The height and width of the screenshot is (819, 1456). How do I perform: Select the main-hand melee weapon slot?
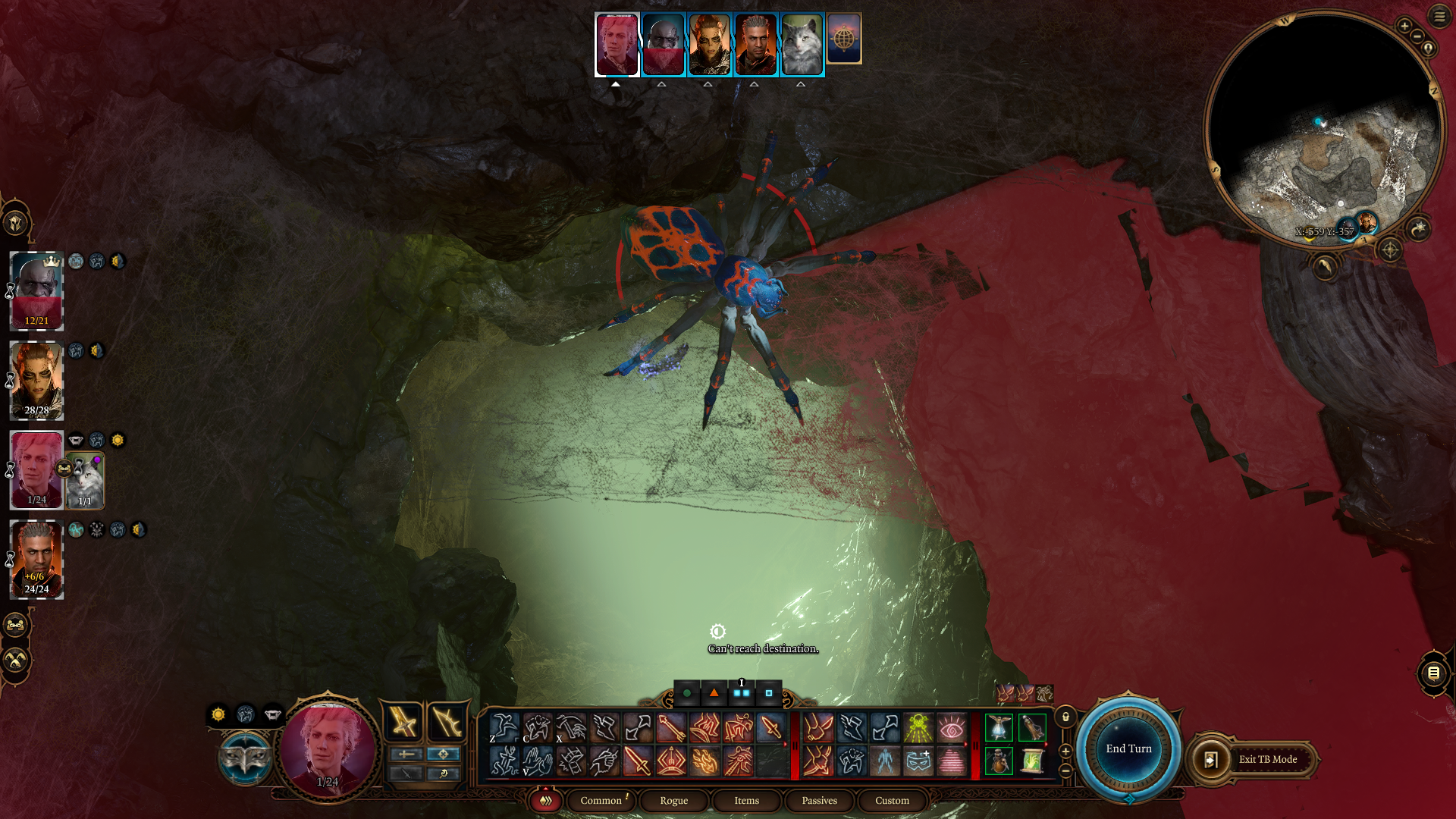click(x=403, y=721)
